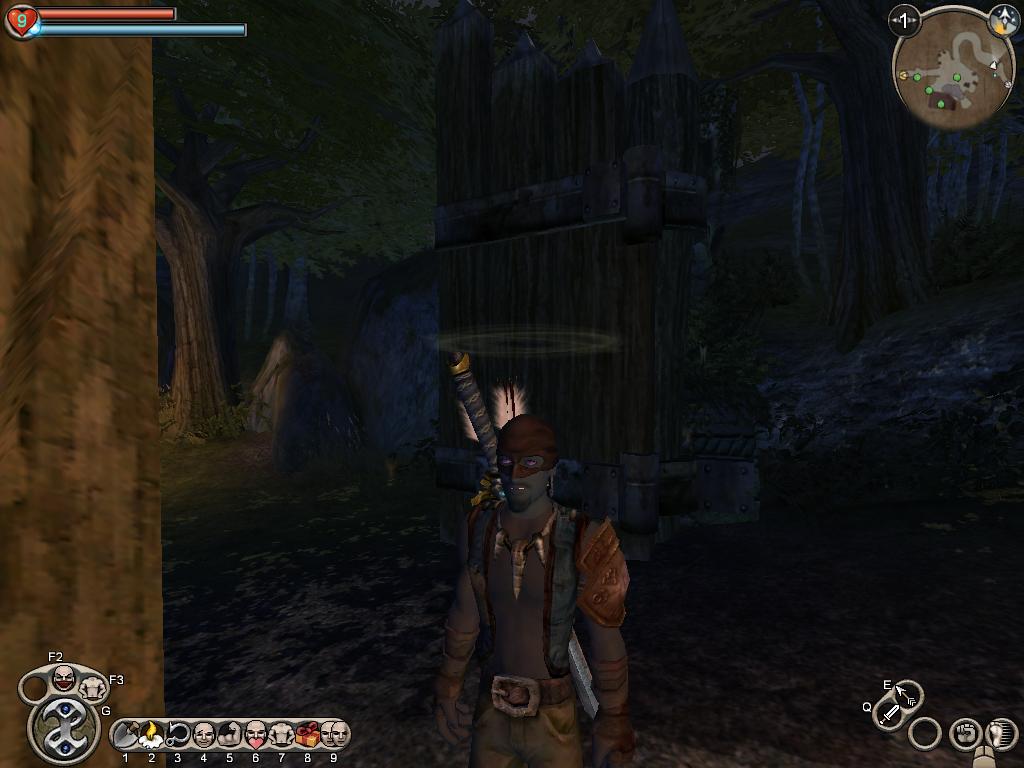
Task: Click the minimap zoom level 1 button
Action: [x=905, y=20]
